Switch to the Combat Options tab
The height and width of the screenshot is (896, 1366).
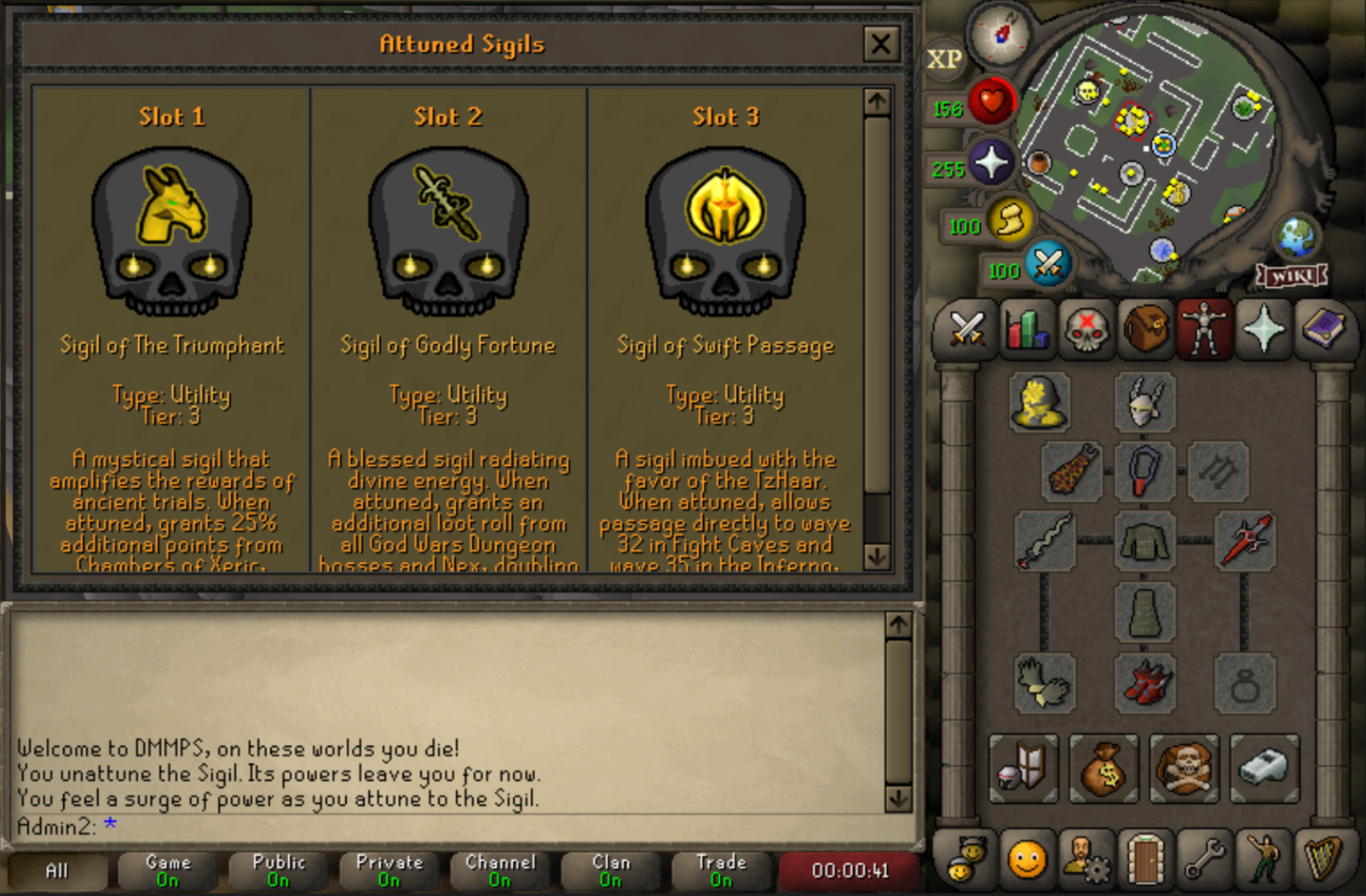tap(967, 328)
